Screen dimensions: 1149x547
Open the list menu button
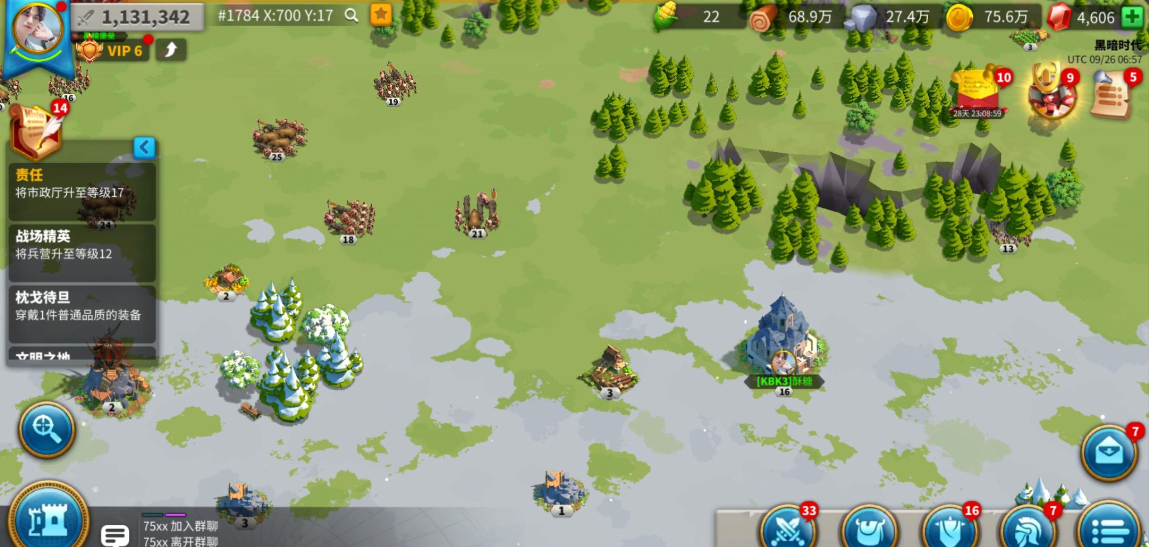pos(1108,527)
